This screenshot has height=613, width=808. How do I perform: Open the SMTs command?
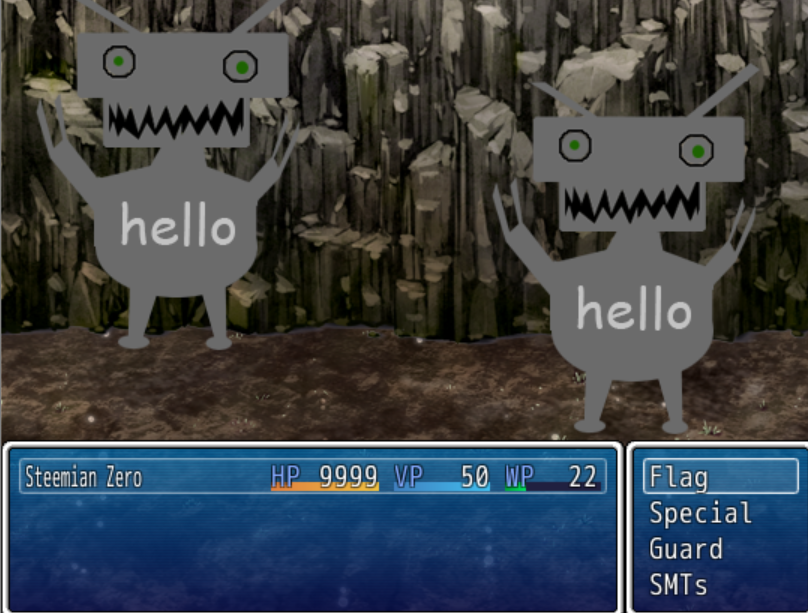point(678,585)
